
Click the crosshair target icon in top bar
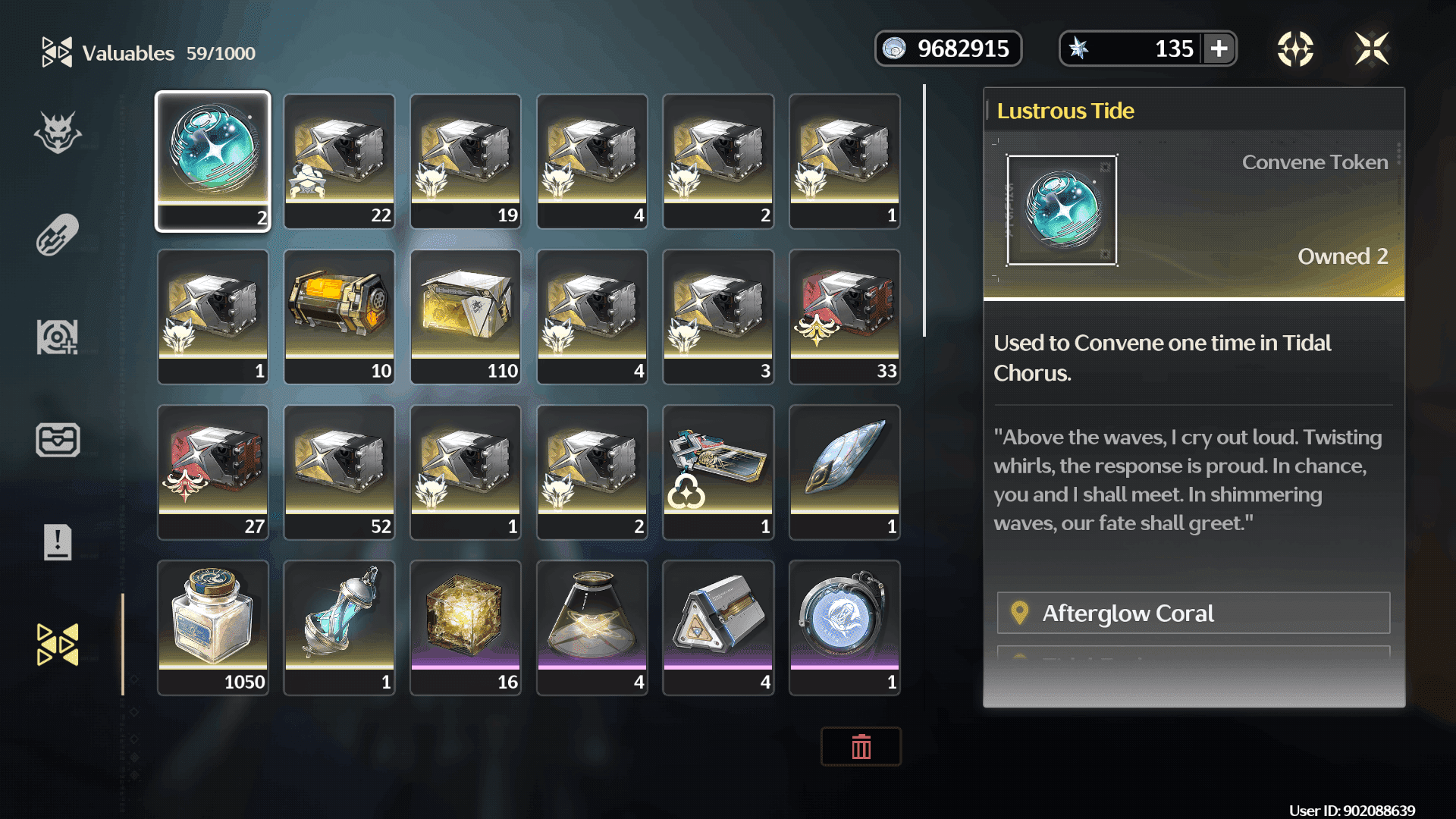pos(1295,49)
